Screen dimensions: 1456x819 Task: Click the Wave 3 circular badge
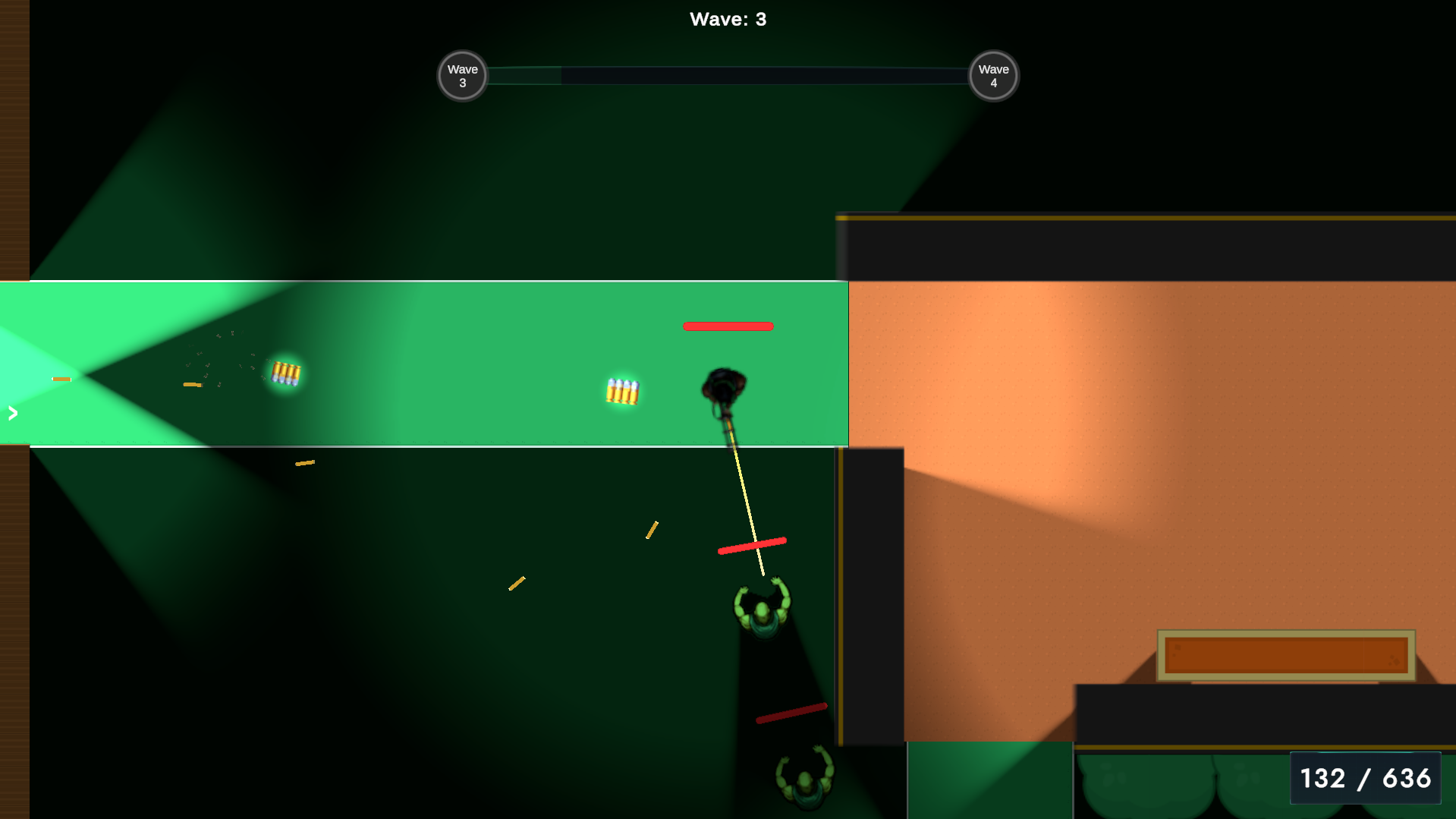tap(461, 75)
